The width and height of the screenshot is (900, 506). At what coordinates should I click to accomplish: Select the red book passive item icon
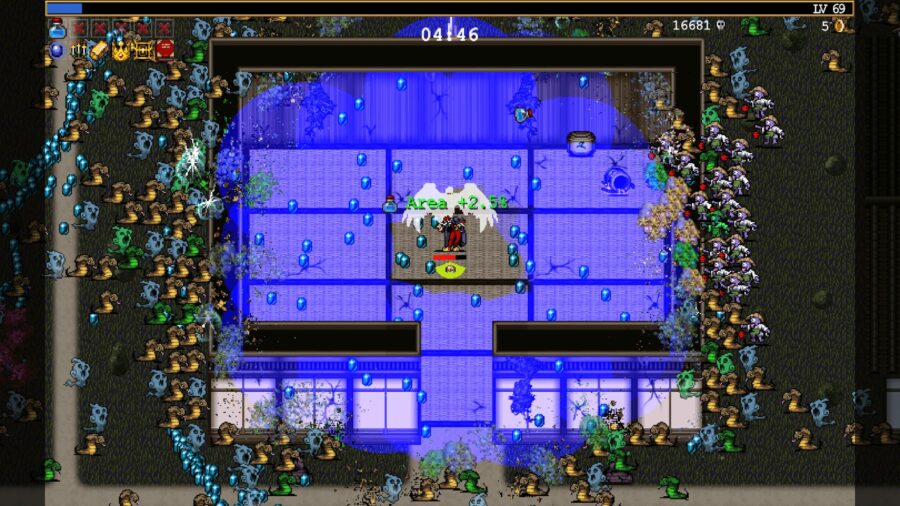point(165,49)
